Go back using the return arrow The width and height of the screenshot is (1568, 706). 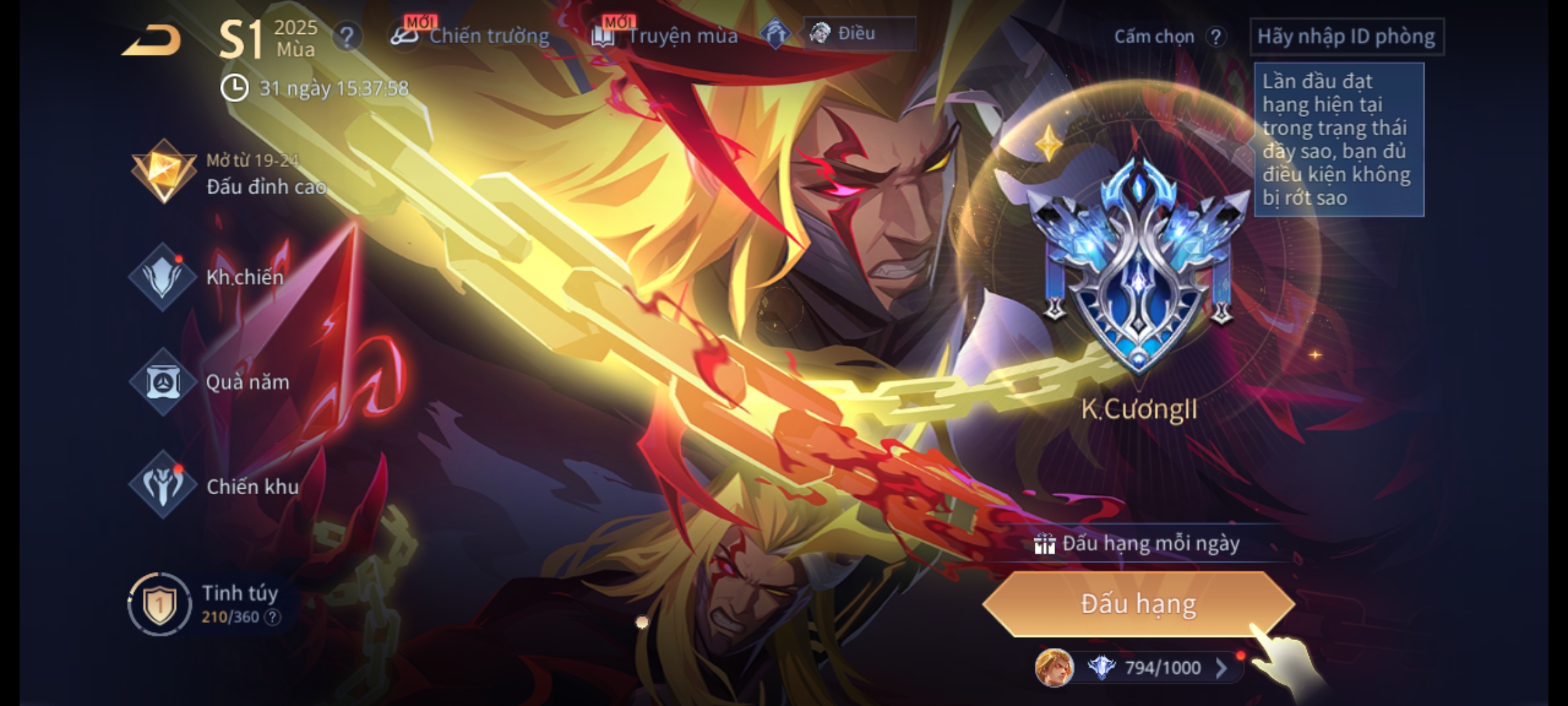(x=152, y=41)
